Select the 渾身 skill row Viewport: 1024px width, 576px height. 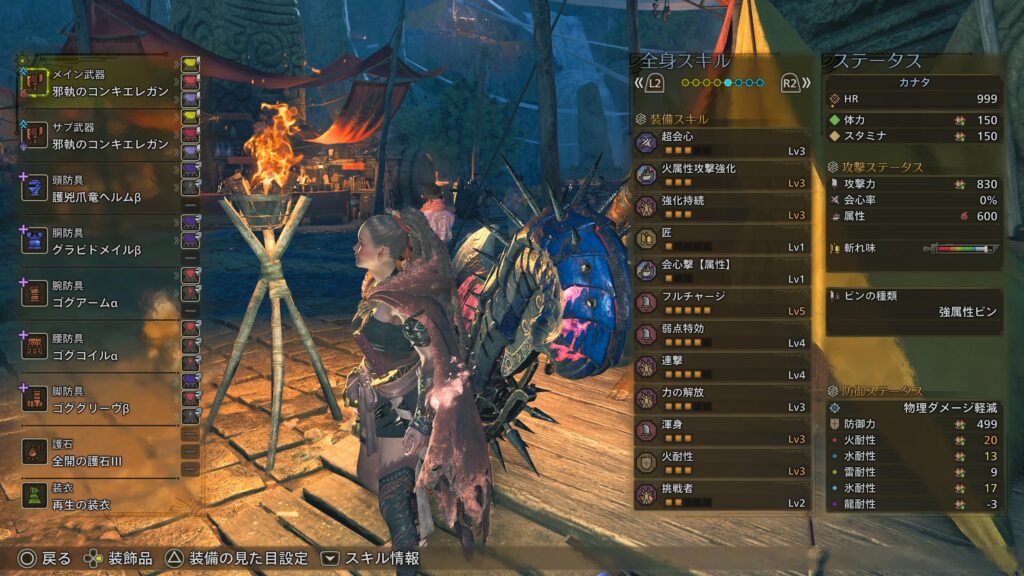tap(722, 431)
